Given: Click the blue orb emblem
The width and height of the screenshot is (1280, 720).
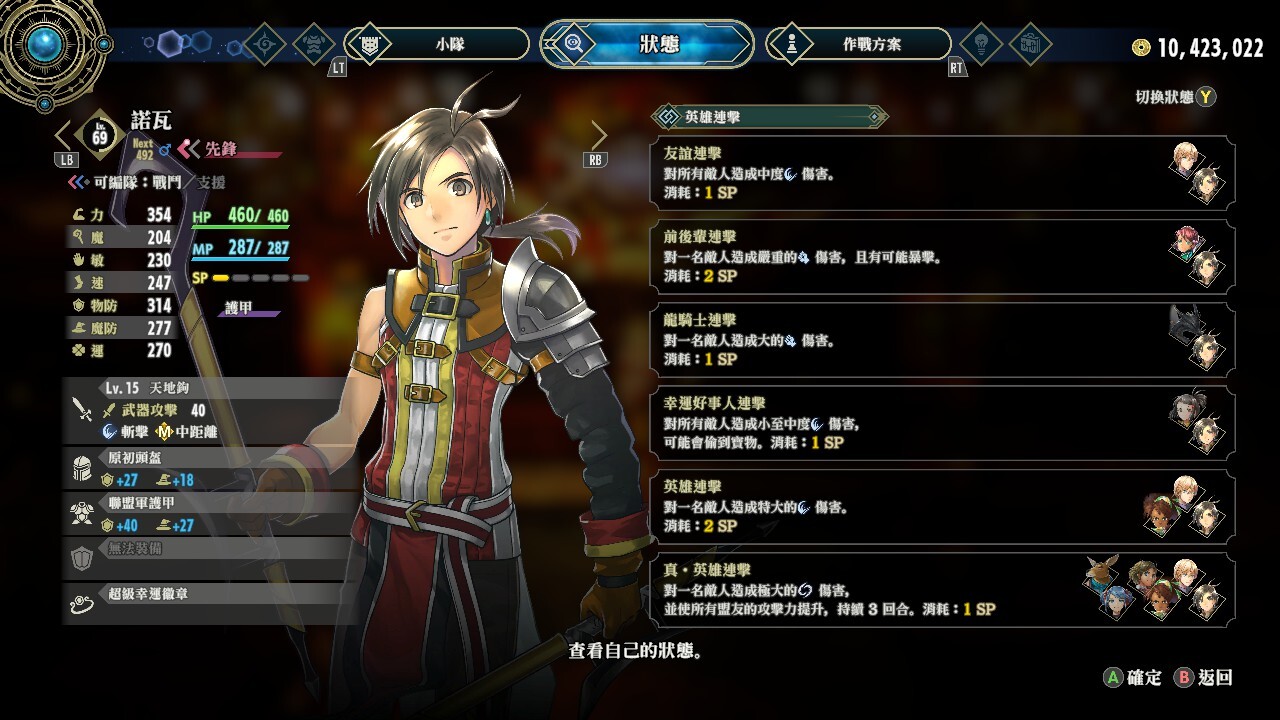Looking at the screenshot, I should coord(42,42).
